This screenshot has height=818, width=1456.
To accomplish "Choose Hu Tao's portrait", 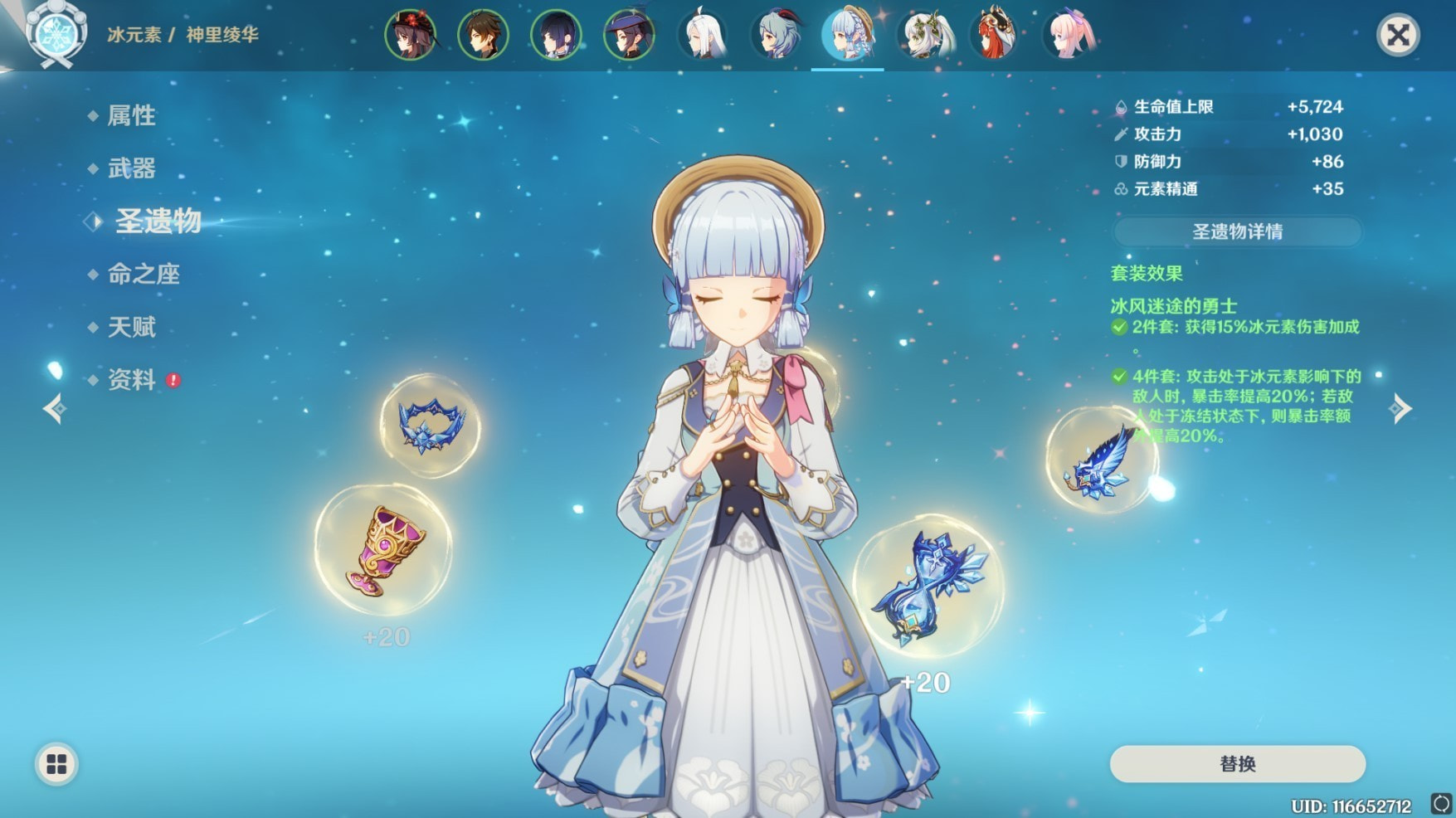I will pos(410,36).
